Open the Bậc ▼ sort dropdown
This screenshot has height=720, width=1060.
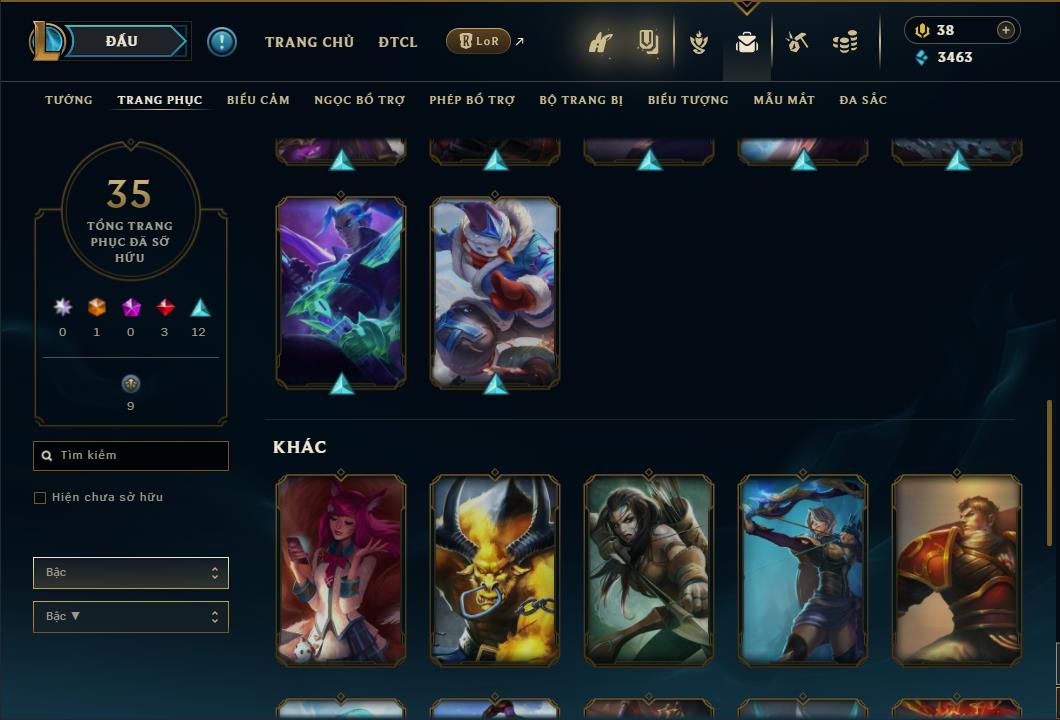coord(131,617)
